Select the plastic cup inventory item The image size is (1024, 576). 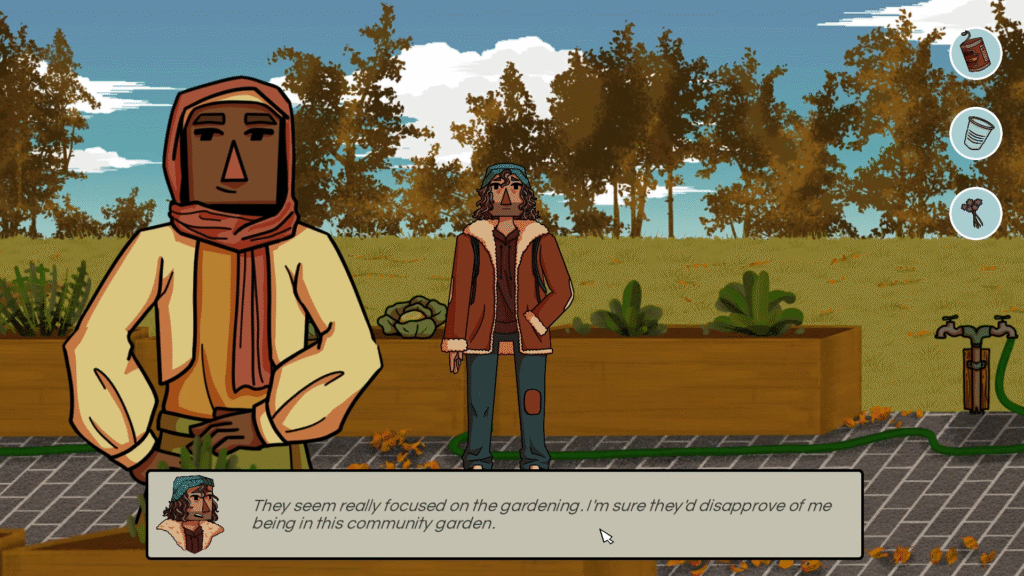click(975, 133)
